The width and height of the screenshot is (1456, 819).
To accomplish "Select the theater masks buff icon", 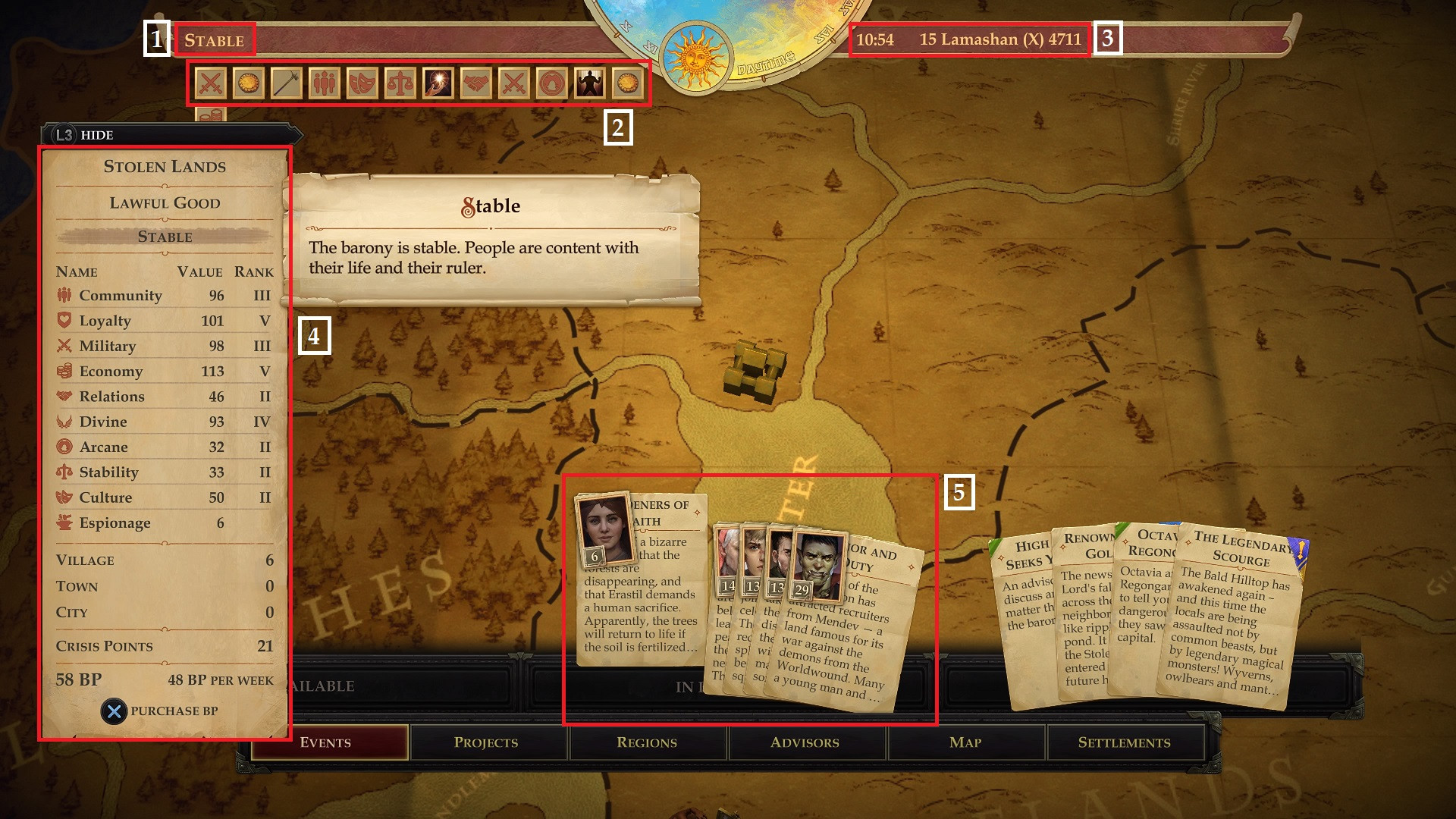I will pyautogui.click(x=362, y=83).
